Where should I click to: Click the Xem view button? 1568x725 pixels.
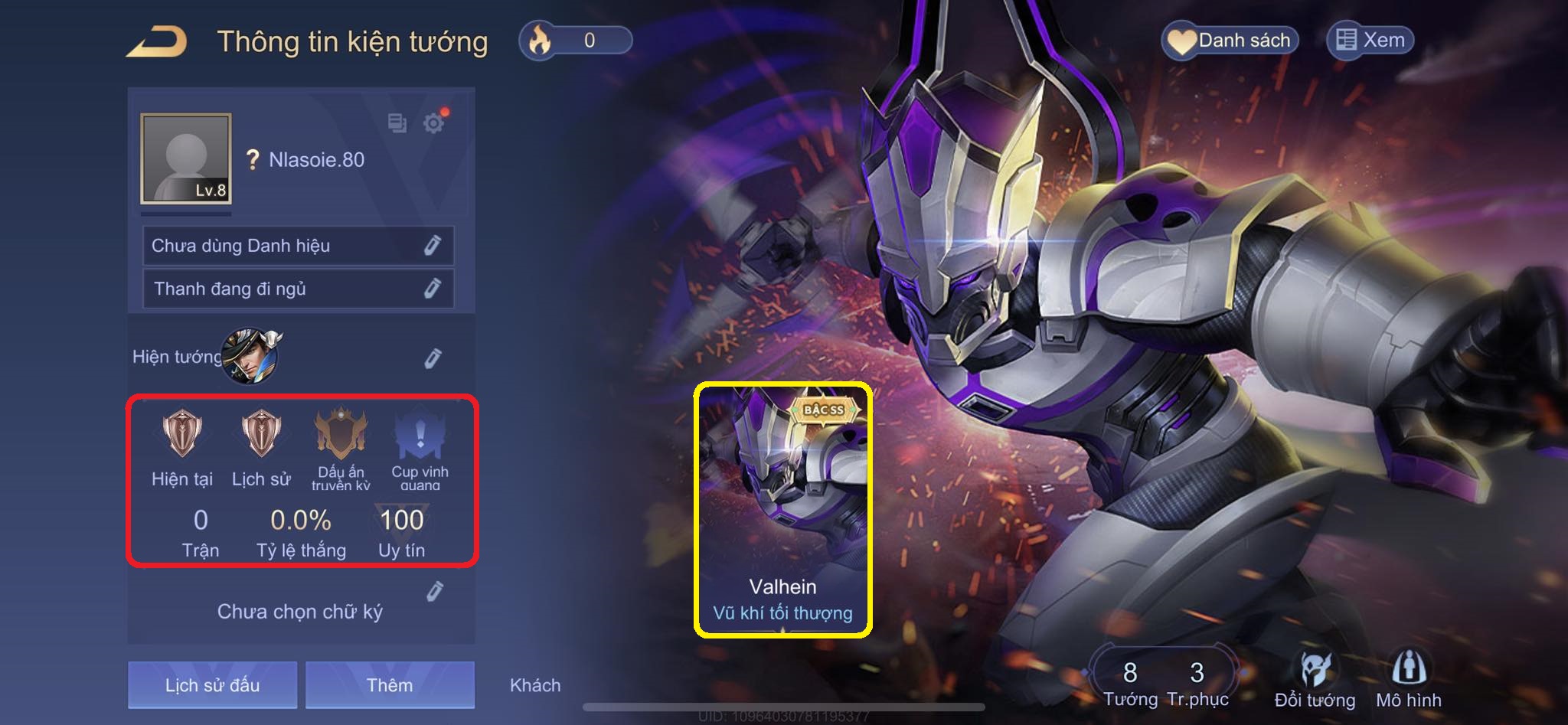[x=1370, y=40]
